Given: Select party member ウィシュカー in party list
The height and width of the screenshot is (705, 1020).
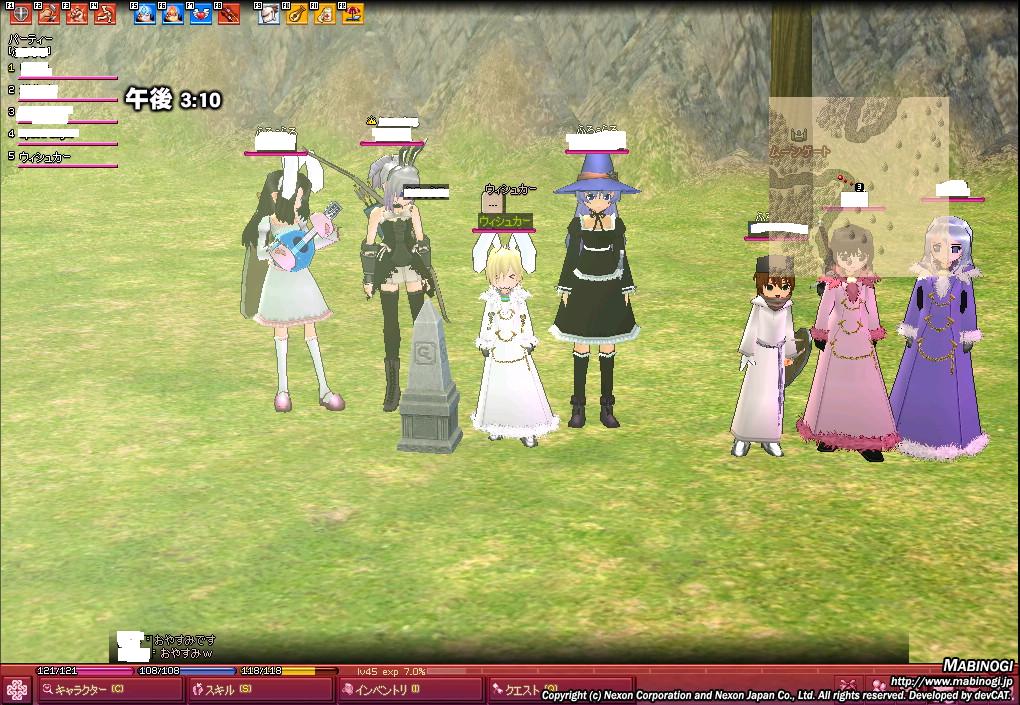Looking at the screenshot, I should coord(45,157).
